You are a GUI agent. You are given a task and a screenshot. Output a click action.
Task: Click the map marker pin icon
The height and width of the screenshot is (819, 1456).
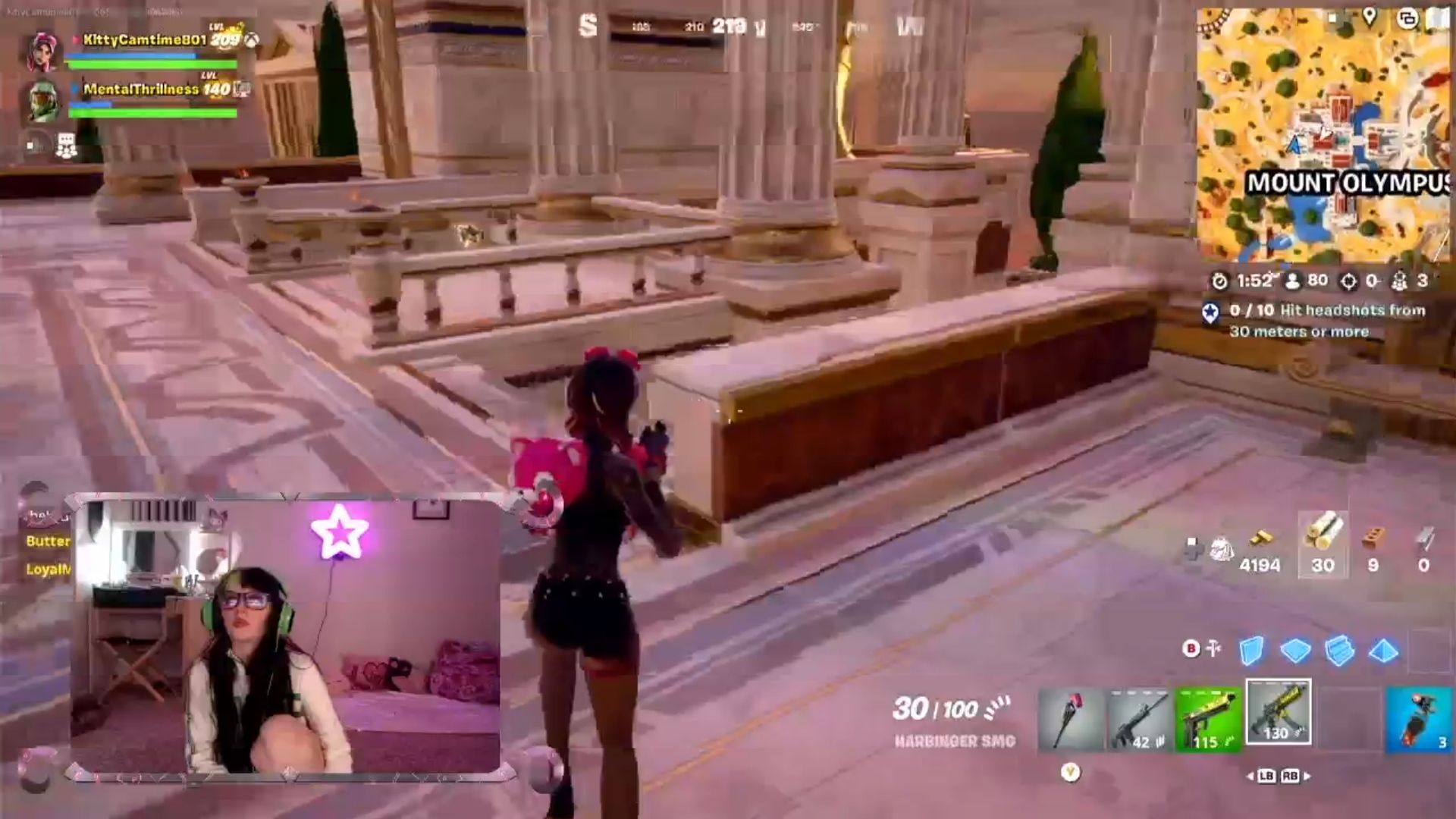coord(1370,16)
